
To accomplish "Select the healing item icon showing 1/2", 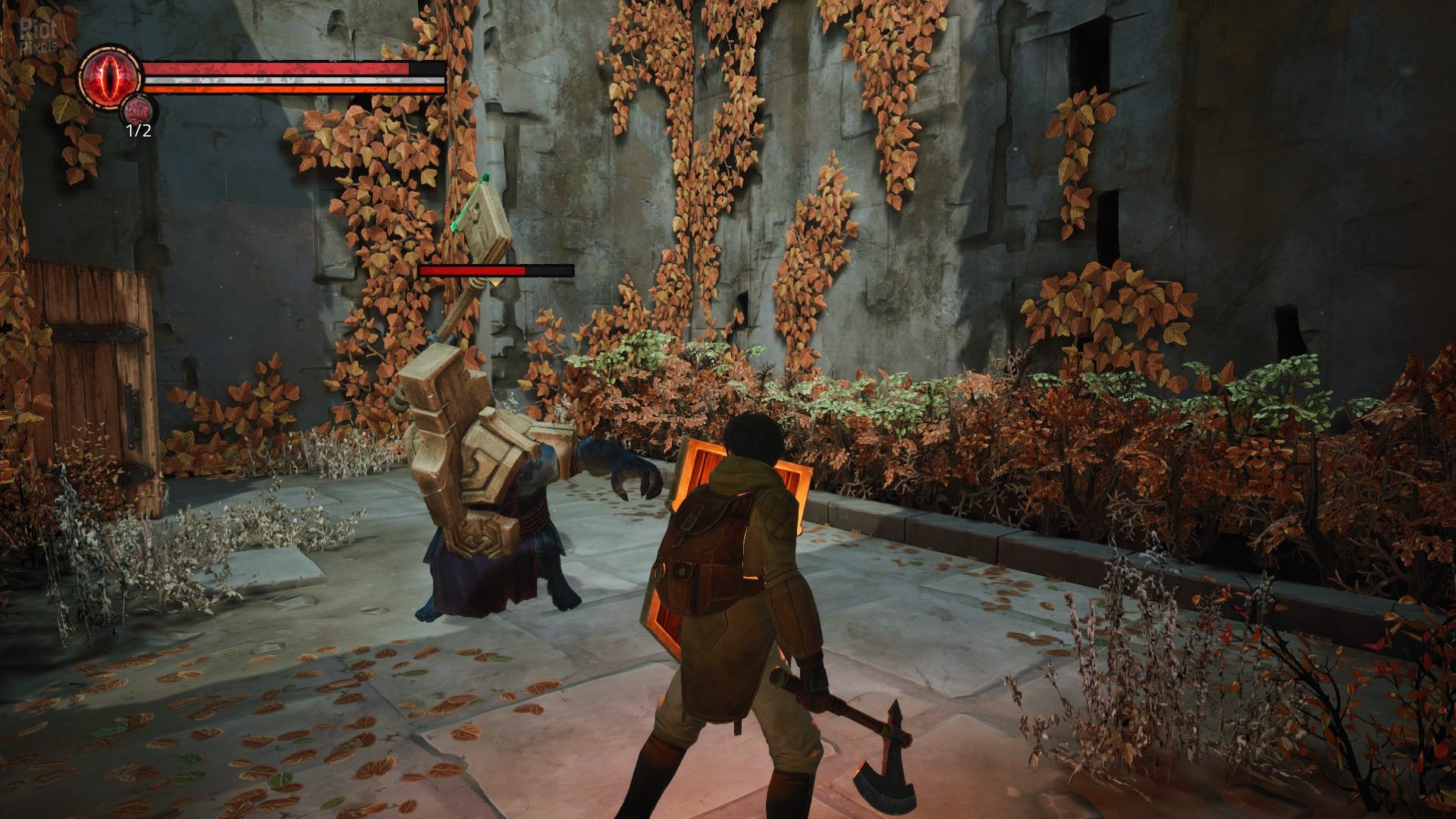I will 137,109.
